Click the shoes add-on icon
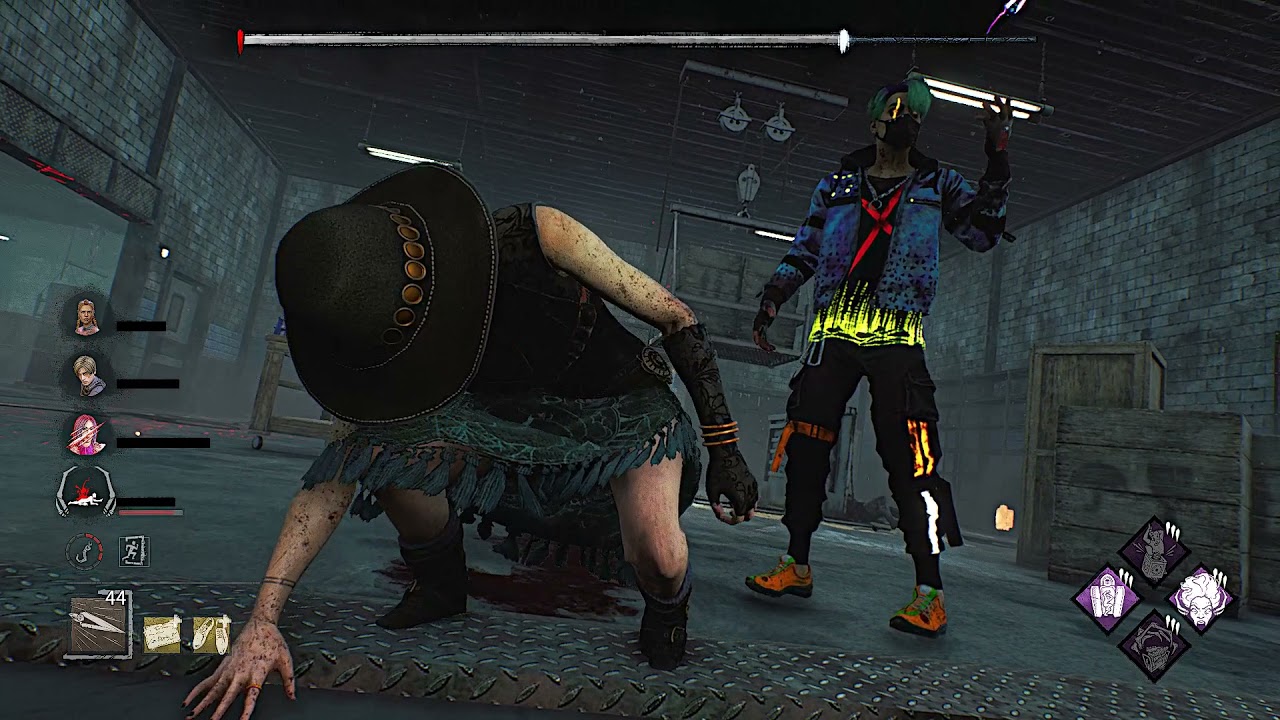The height and width of the screenshot is (720, 1280). [x=211, y=634]
